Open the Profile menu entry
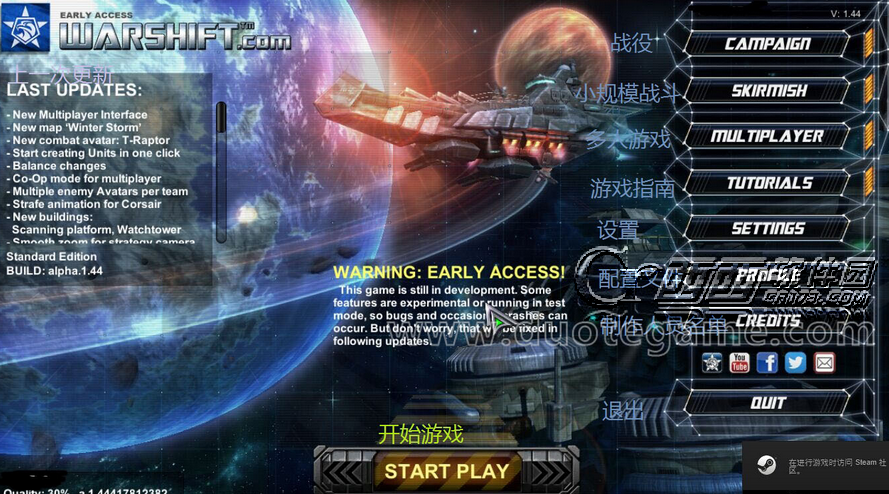889x494 pixels. [767, 275]
